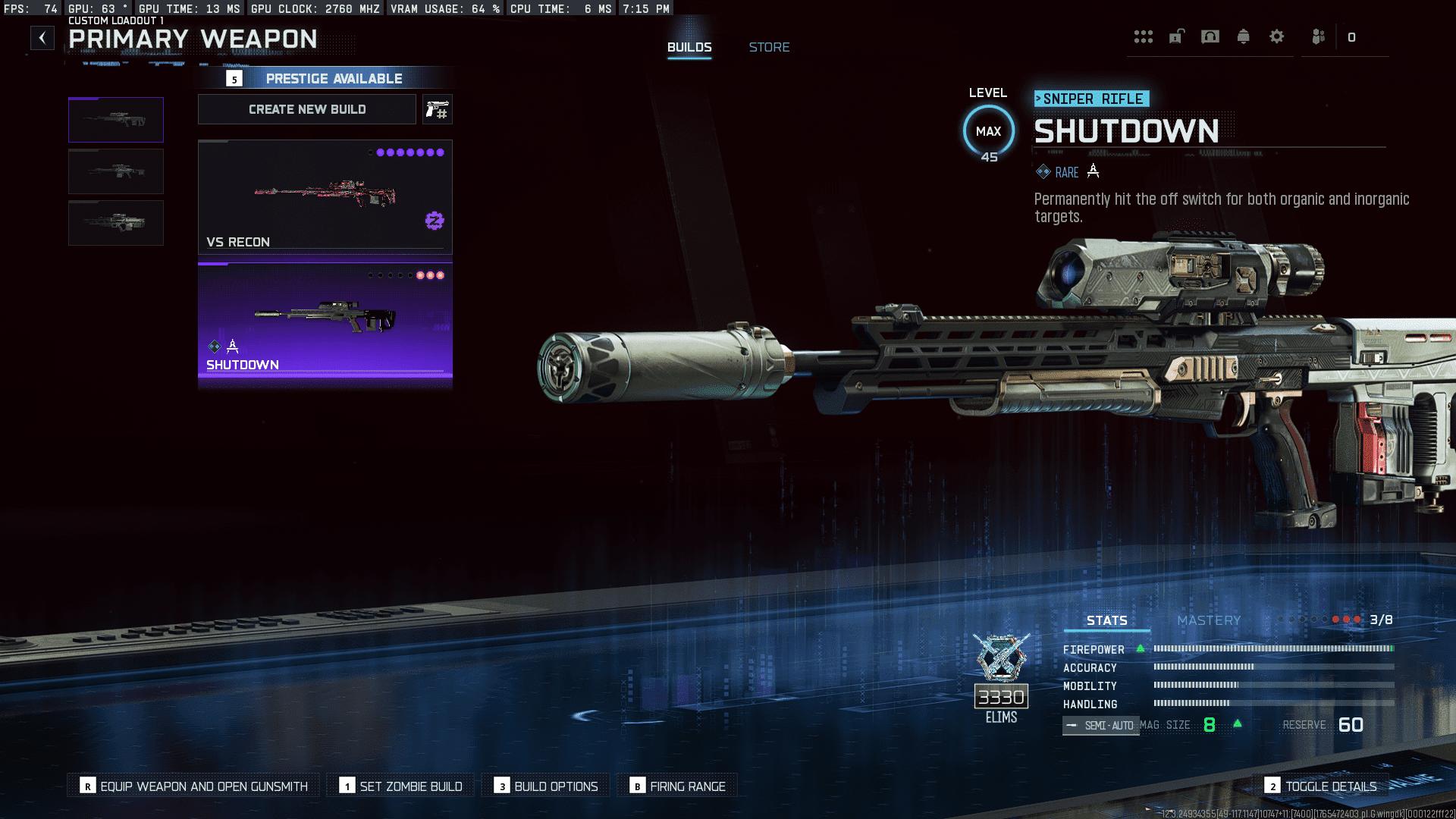Switch to the Builds tab
Screen dimensions: 1456x819
pos(689,47)
